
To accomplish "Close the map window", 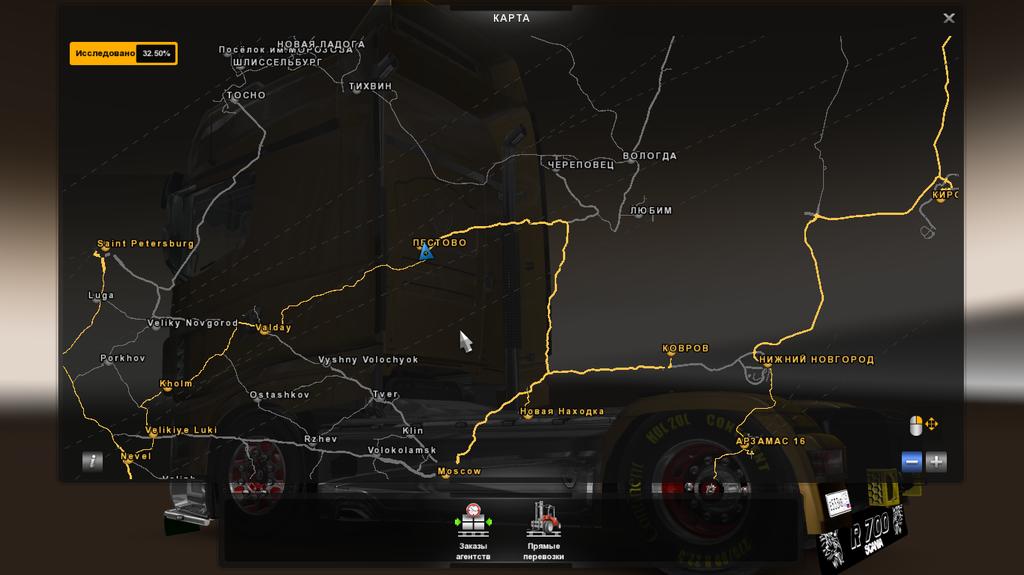I will (949, 18).
